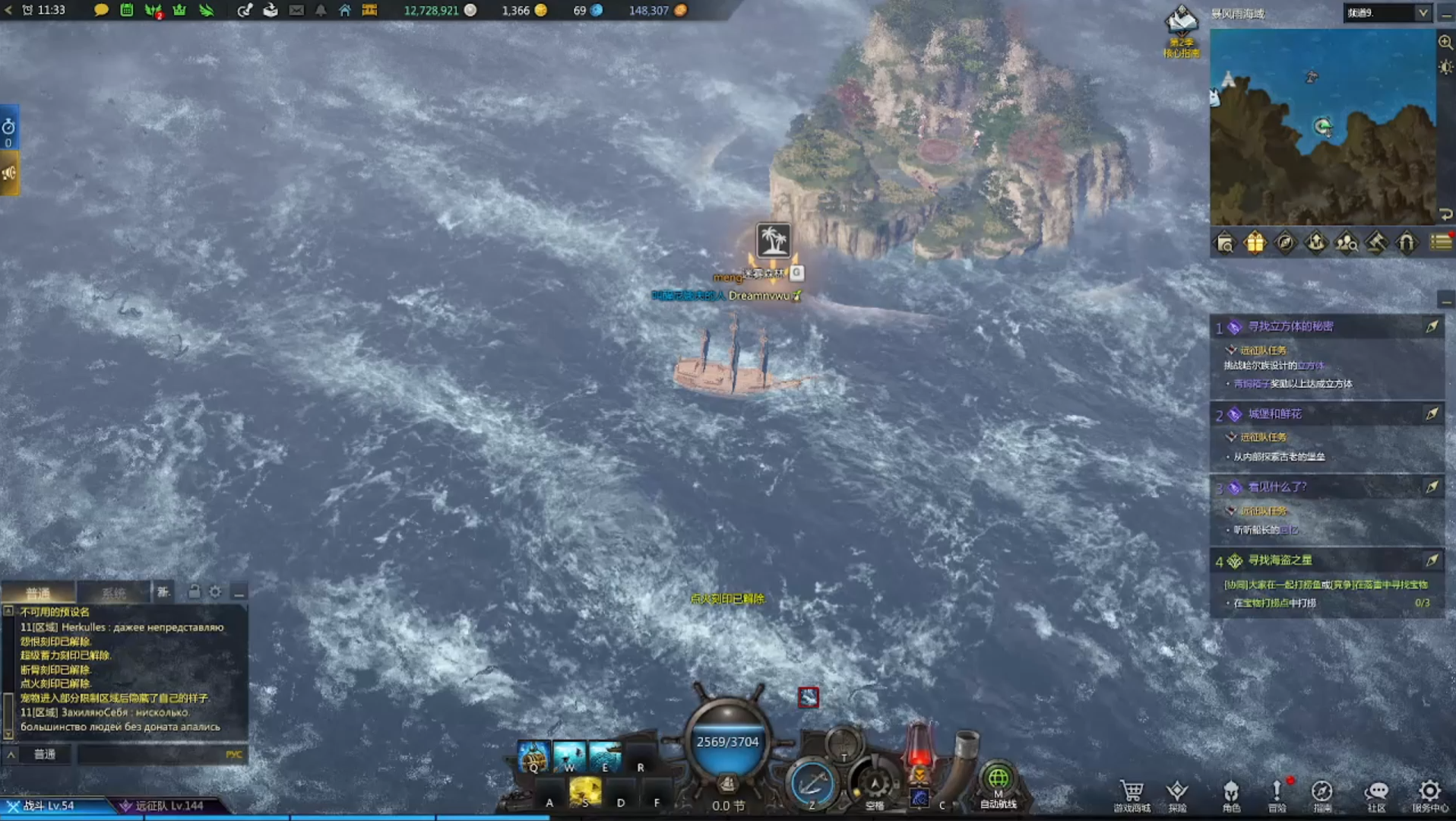Activate the treasure chest salvage skill
This screenshot has height=821, width=1456.
(x=533, y=756)
